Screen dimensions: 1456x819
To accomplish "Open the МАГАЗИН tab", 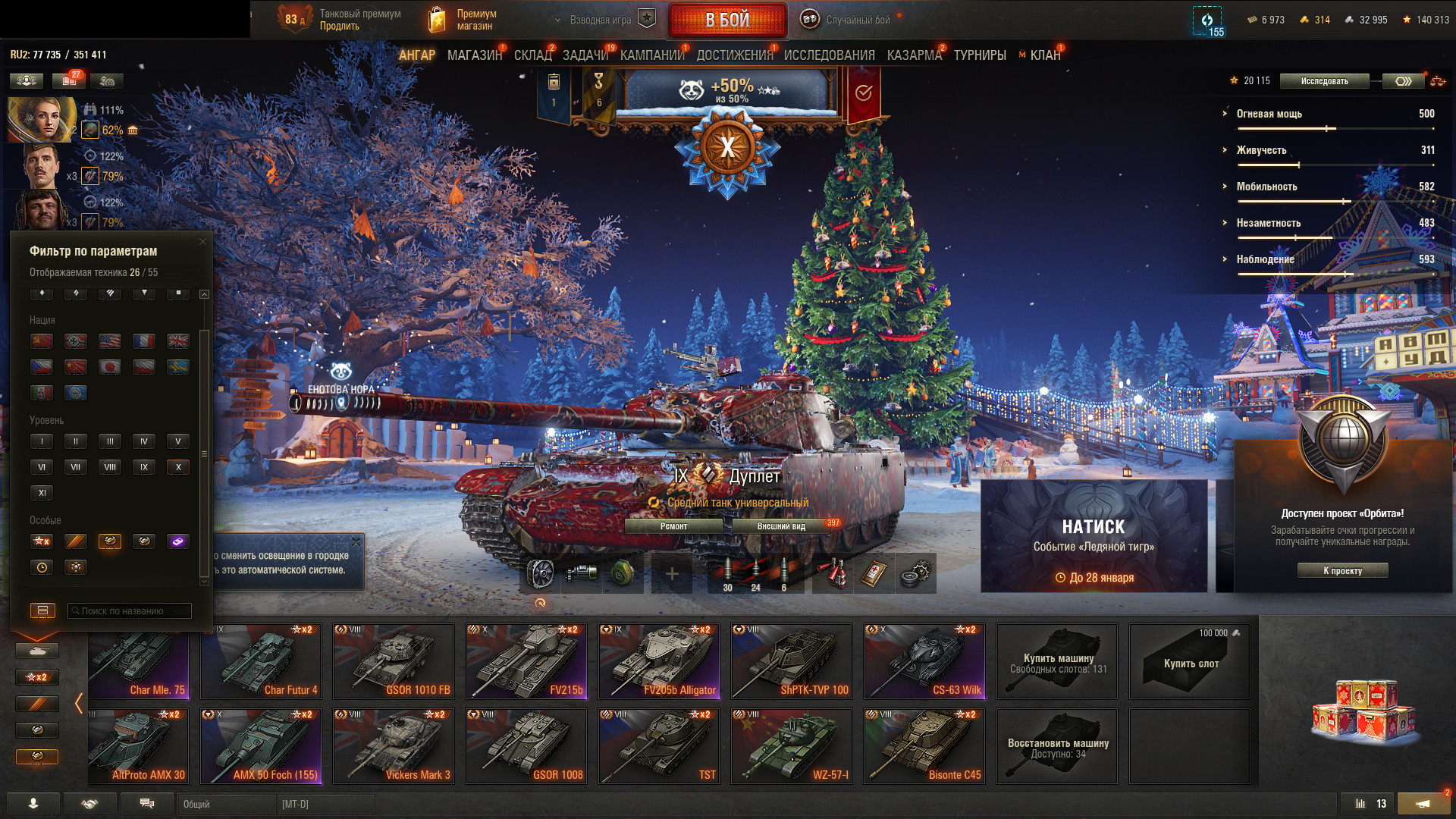I will coord(475,55).
